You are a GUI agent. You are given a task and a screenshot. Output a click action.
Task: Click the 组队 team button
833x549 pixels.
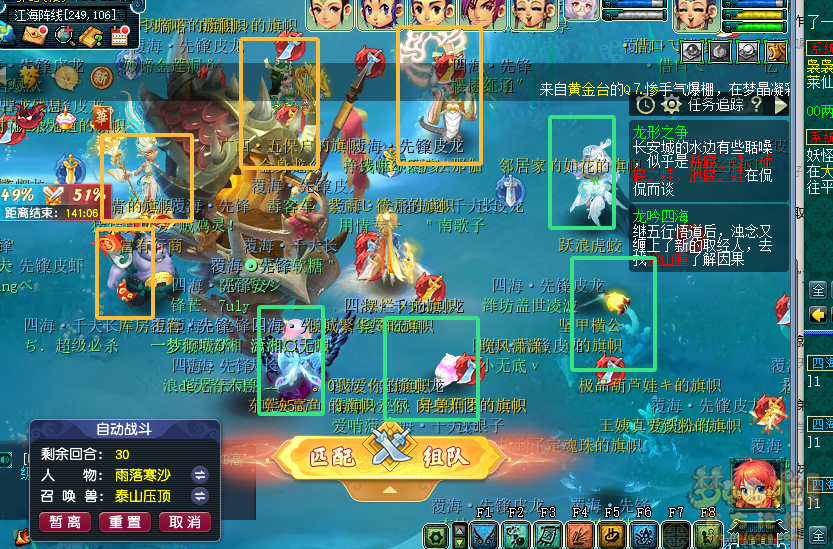(445, 458)
